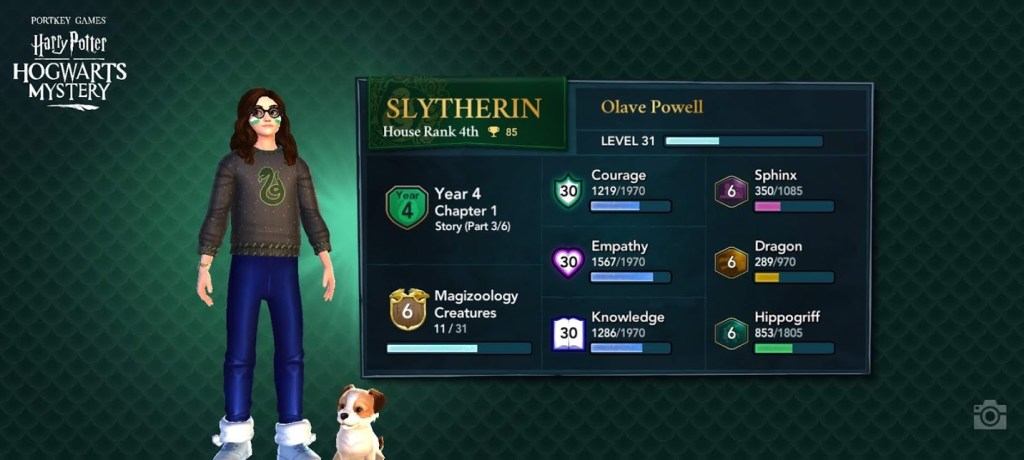Image resolution: width=1024 pixels, height=460 pixels.
Task: Open the Slytherin house rank banner
Action: [x=466, y=114]
